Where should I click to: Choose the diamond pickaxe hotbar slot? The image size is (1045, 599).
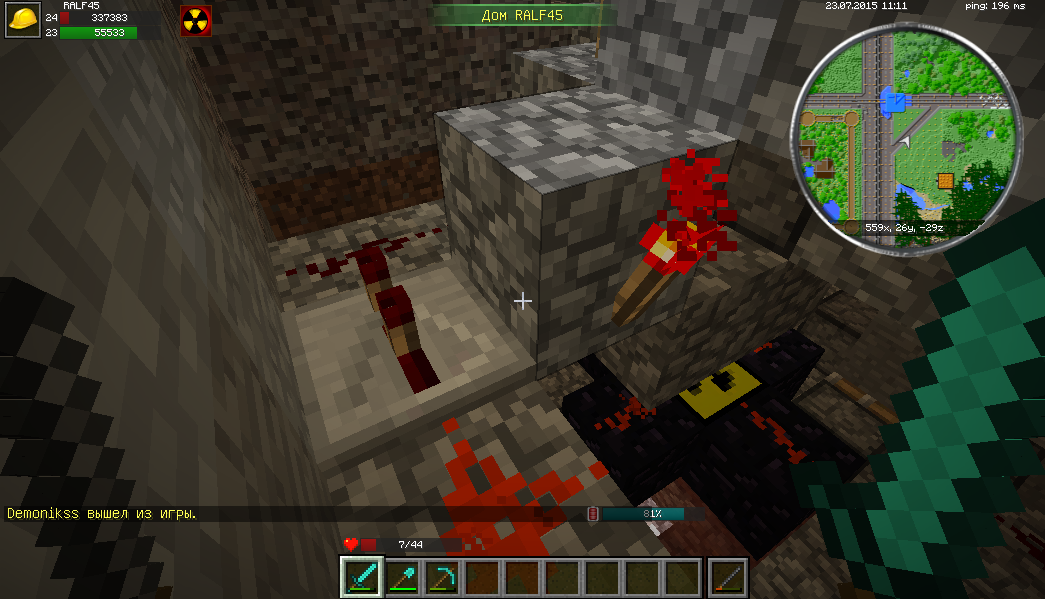(441, 577)
